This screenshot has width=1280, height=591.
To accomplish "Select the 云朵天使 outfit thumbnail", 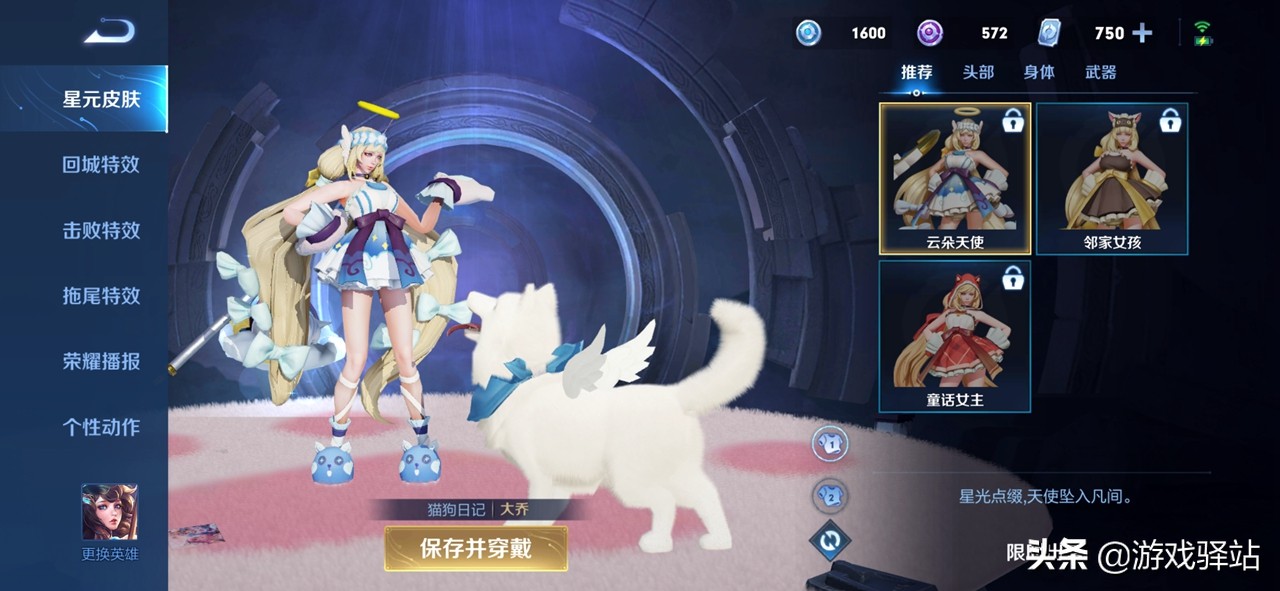I will [x=955, y=178].
